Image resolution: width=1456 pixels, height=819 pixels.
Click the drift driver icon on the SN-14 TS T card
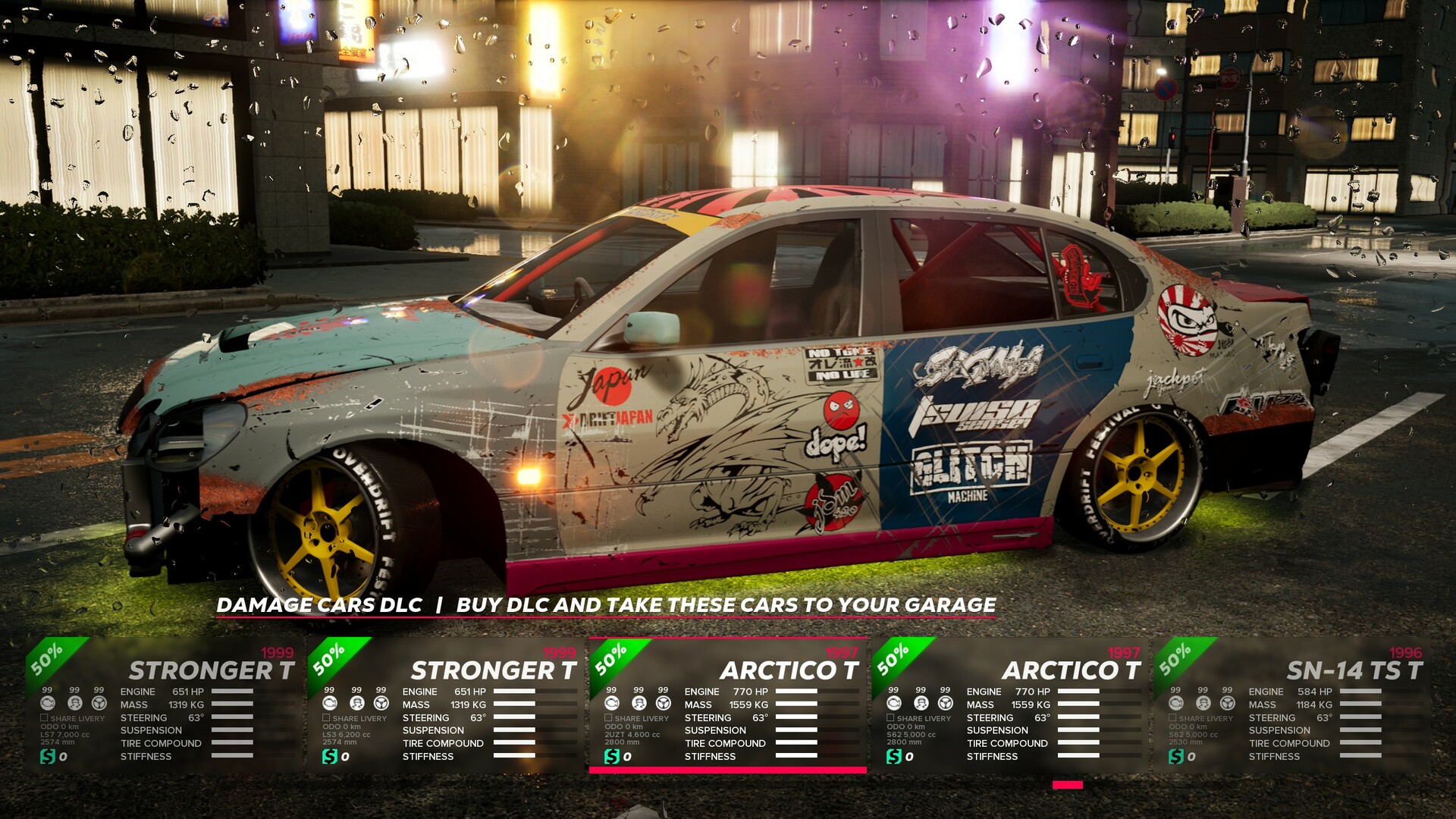[x=1202, y=703]
